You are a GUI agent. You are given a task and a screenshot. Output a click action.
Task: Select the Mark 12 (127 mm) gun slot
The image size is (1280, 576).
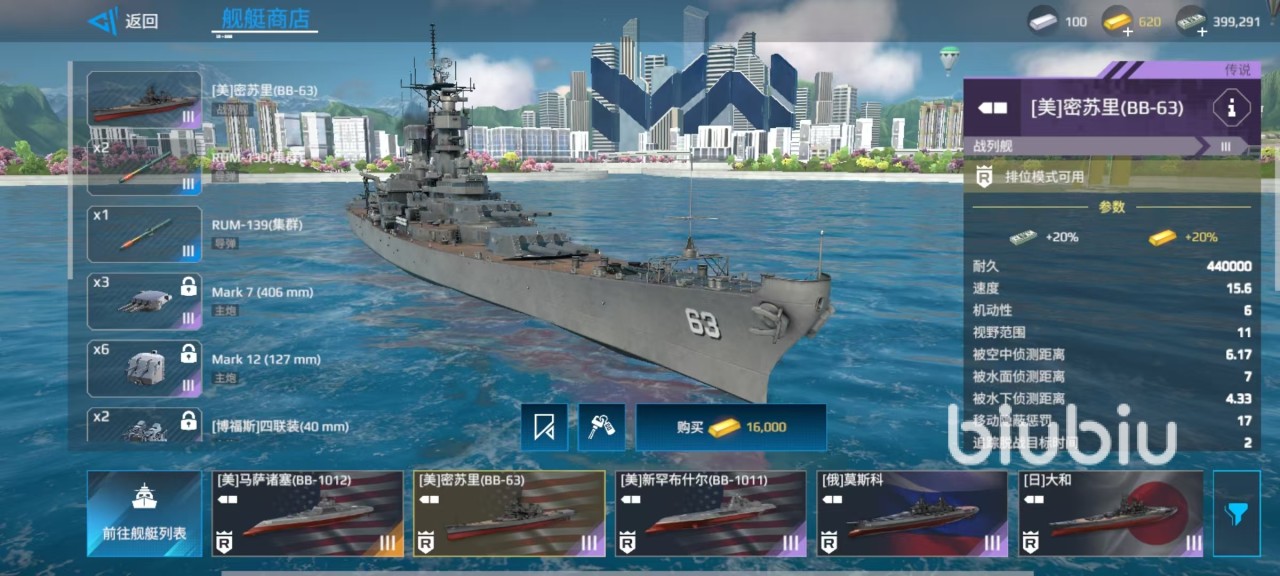pyautogui.click(x=144, y=368)
